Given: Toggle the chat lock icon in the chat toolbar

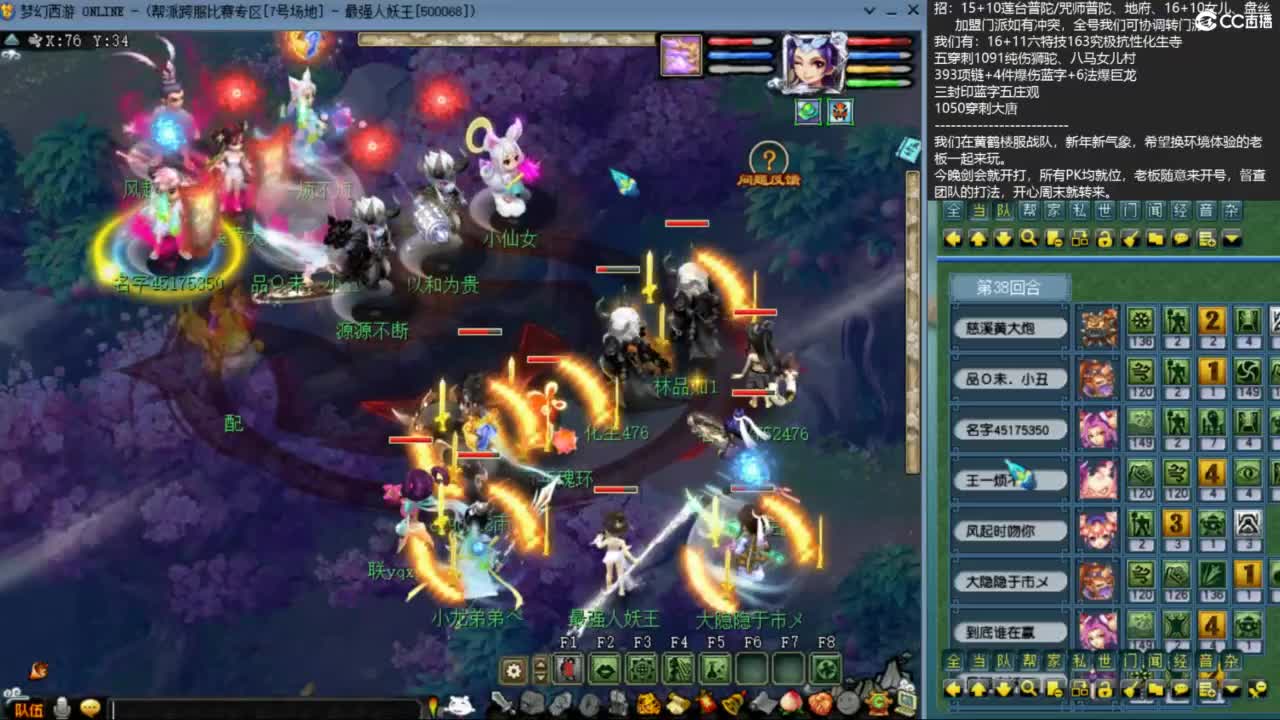Looking at the screenshot, I should (x=1105, y=239).
